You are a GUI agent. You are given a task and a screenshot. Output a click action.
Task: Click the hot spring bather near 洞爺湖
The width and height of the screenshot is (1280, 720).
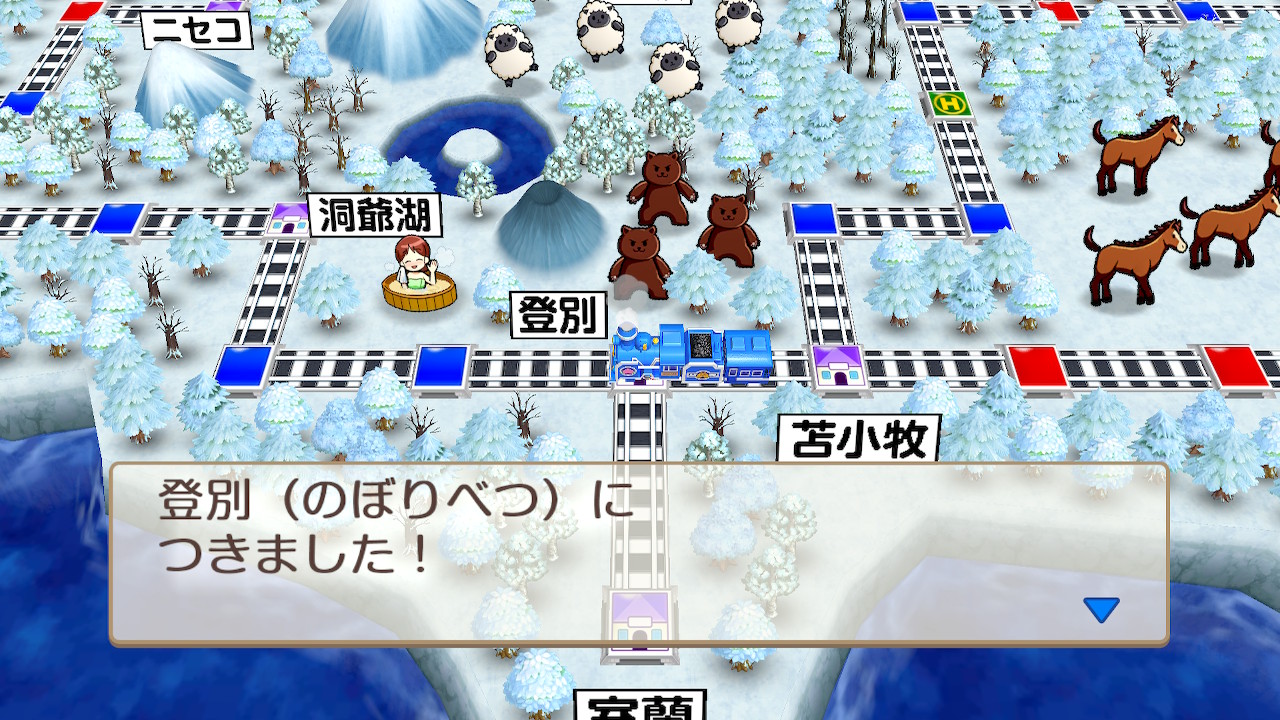click(420, 270)
